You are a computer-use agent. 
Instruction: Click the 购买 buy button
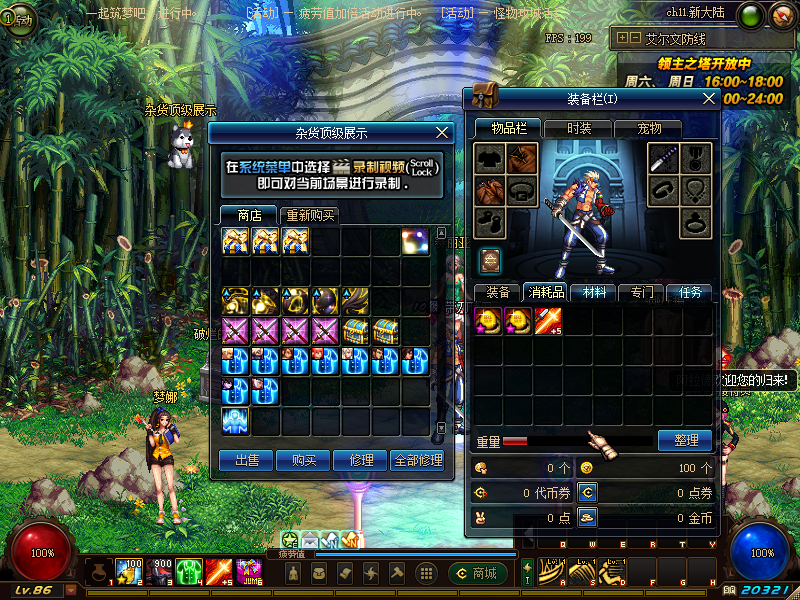(x=304, y=460)
